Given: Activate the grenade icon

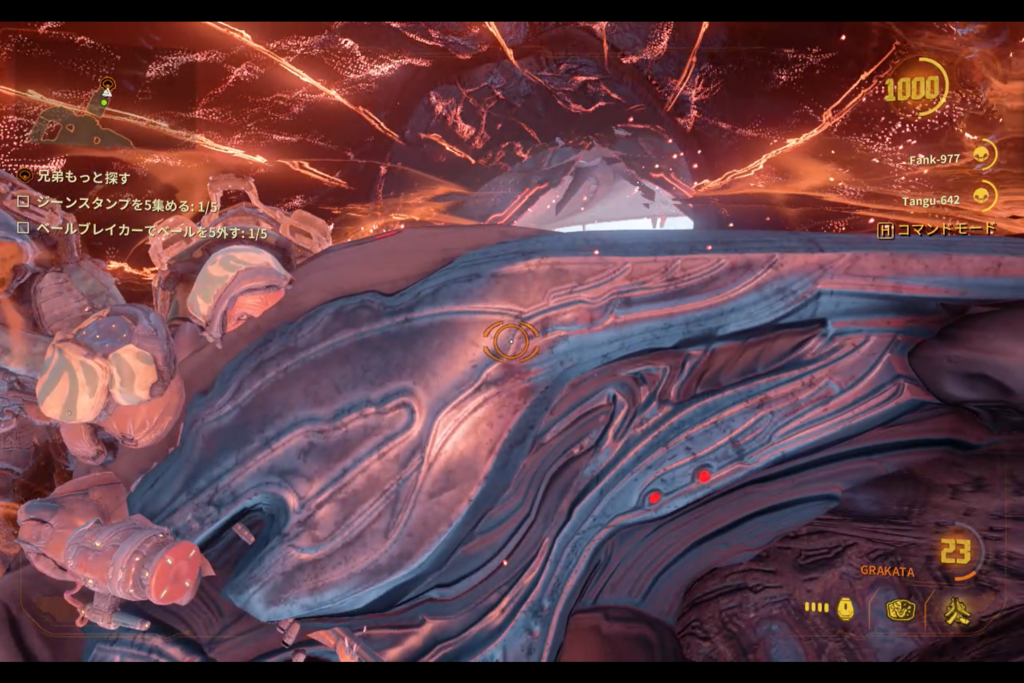Looking at the screenshot, I should (x=845, y=608).
